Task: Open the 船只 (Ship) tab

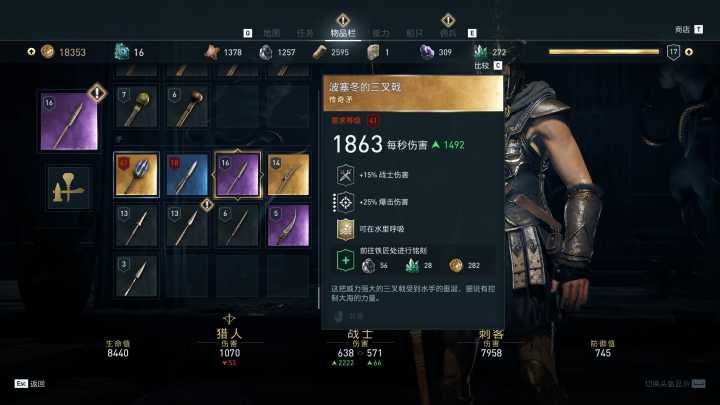Action: click(414, 33)
